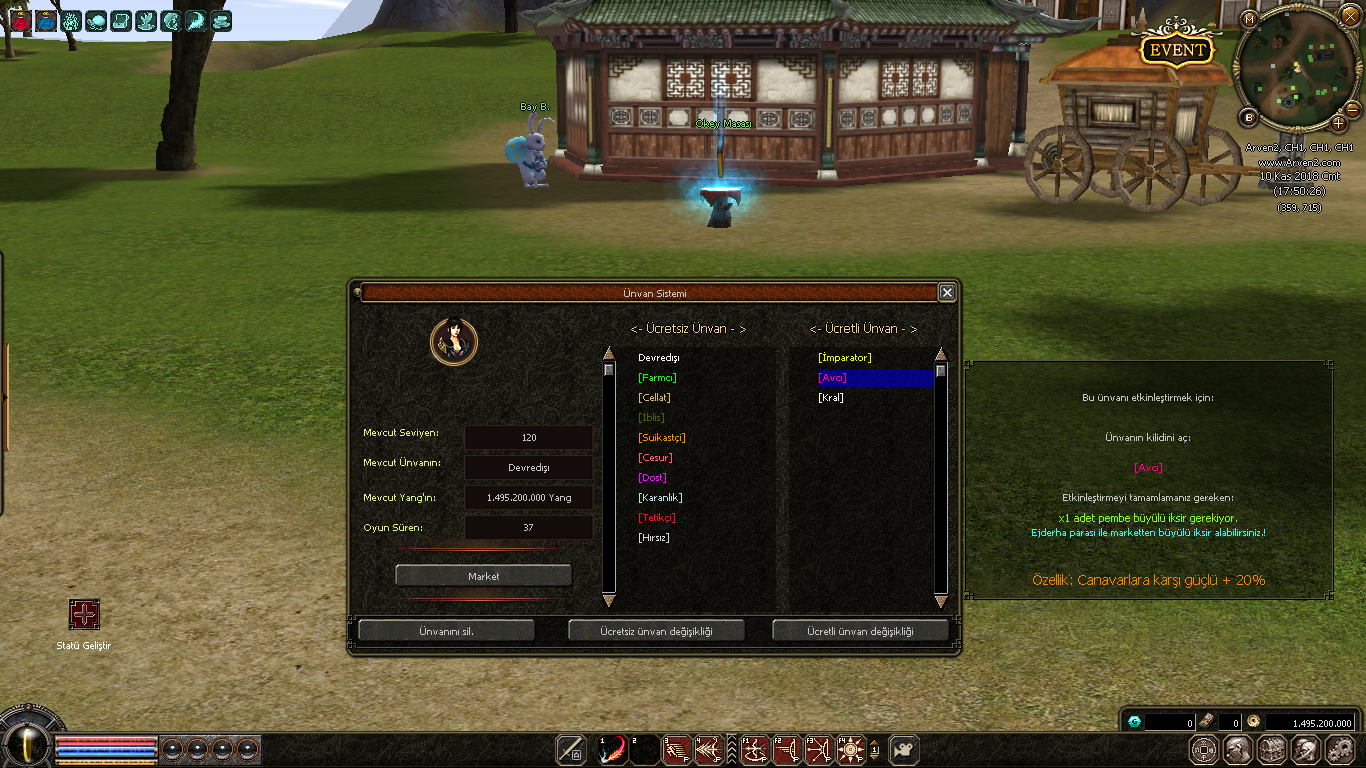
Task: Open the Market from the title window
Action: pos(483,576)
